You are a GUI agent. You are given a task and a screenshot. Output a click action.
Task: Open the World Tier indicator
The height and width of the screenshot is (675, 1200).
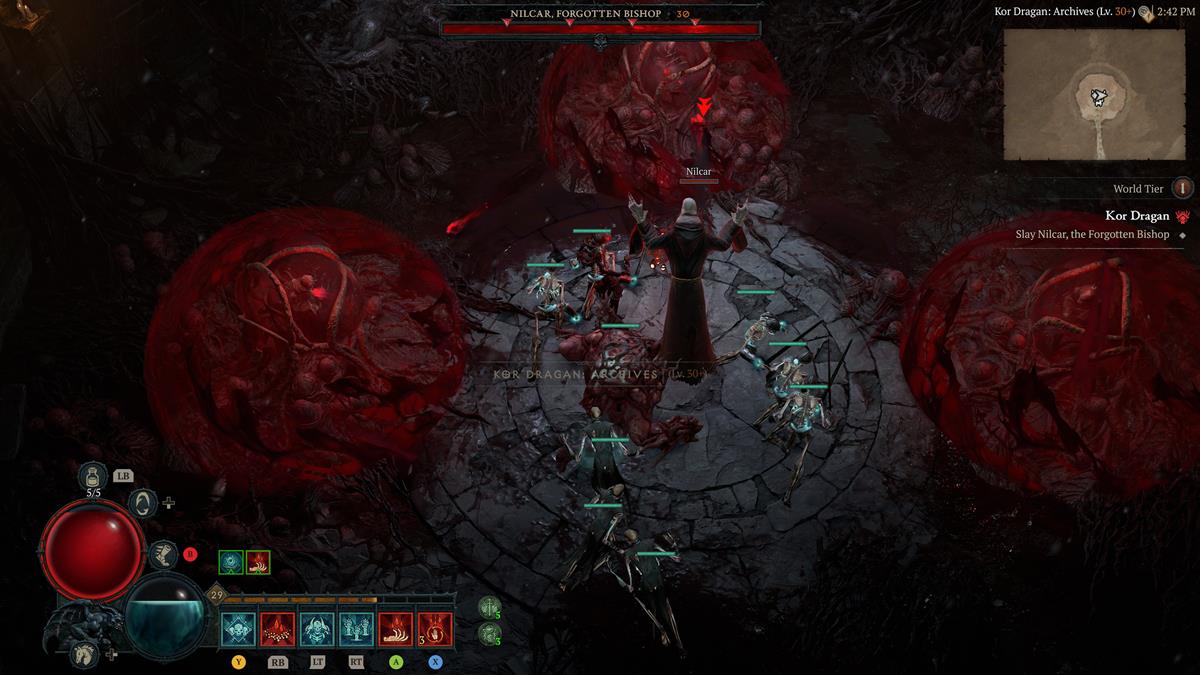click(x=1182, y=188)
